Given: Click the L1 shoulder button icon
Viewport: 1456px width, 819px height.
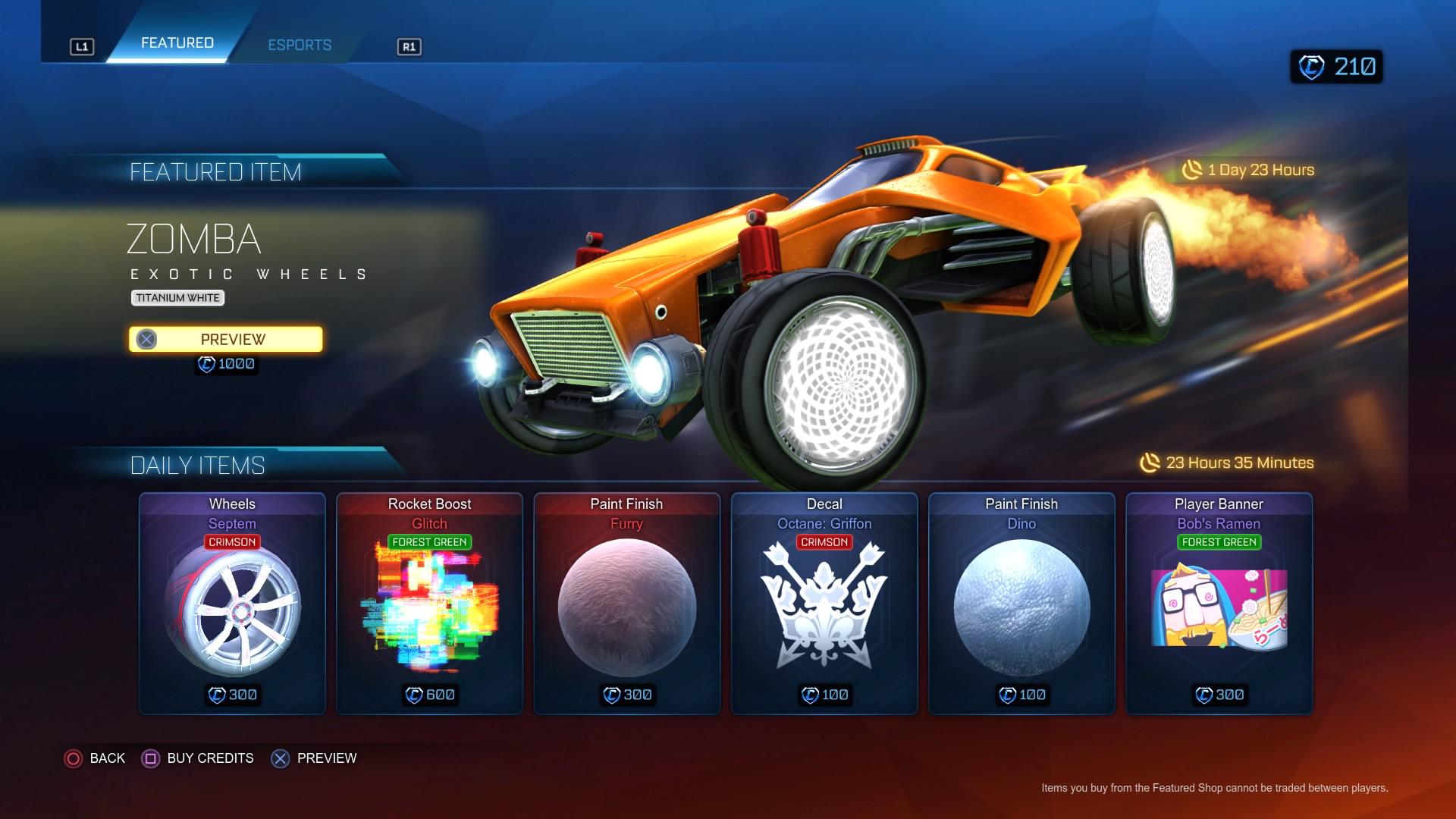Looking at the screenshot, I should pyautogui.click(x=82, y=45).
